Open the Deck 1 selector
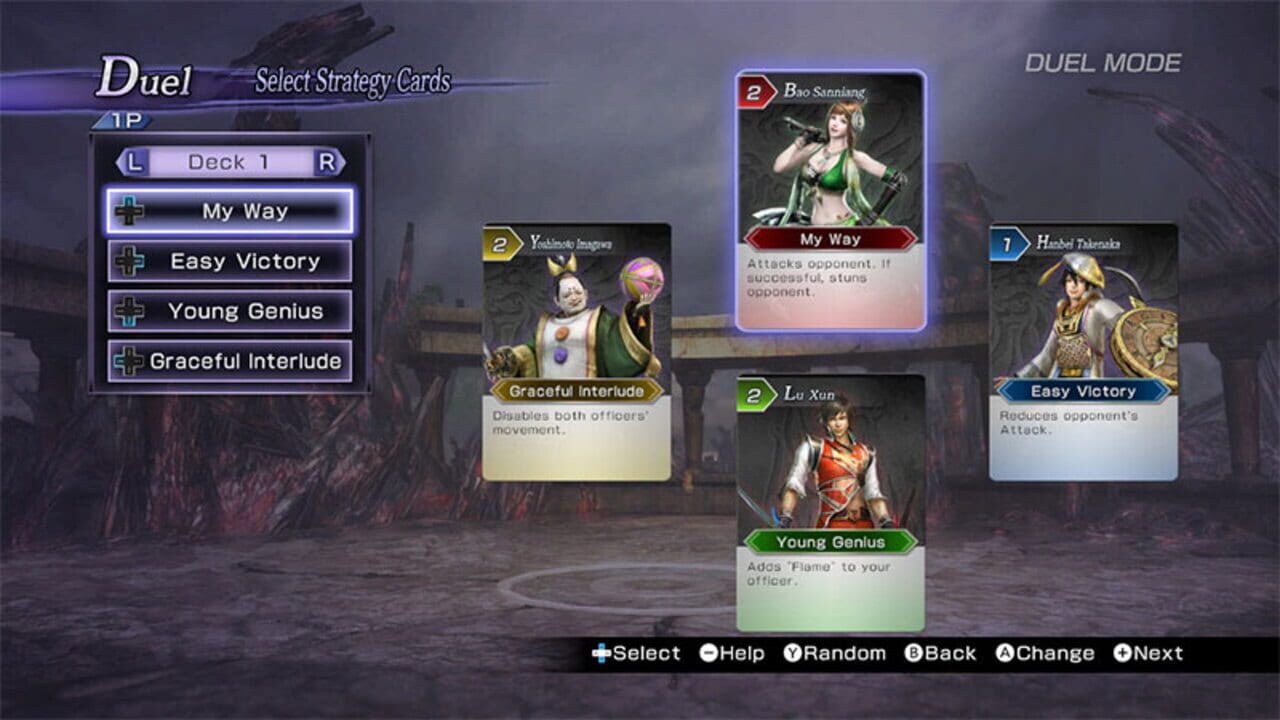This screenshot has height=720, width=1280. pyautogui.click(x=228, y=162)
